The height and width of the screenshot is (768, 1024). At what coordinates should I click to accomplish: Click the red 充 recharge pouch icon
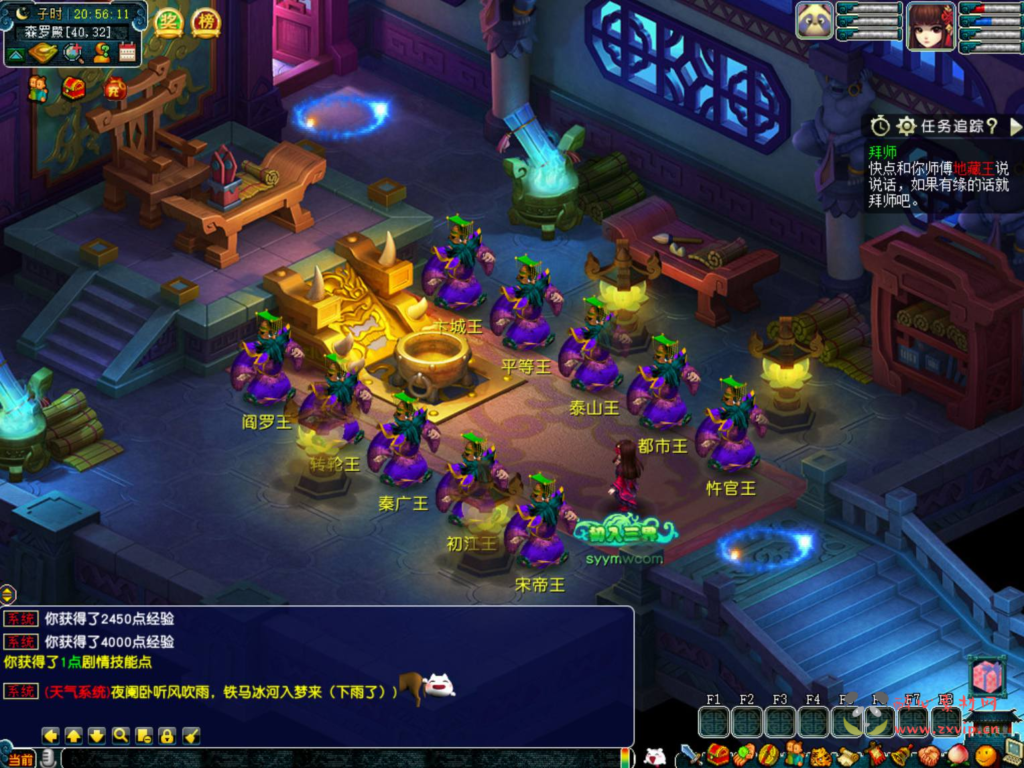(x=113, y=88)
